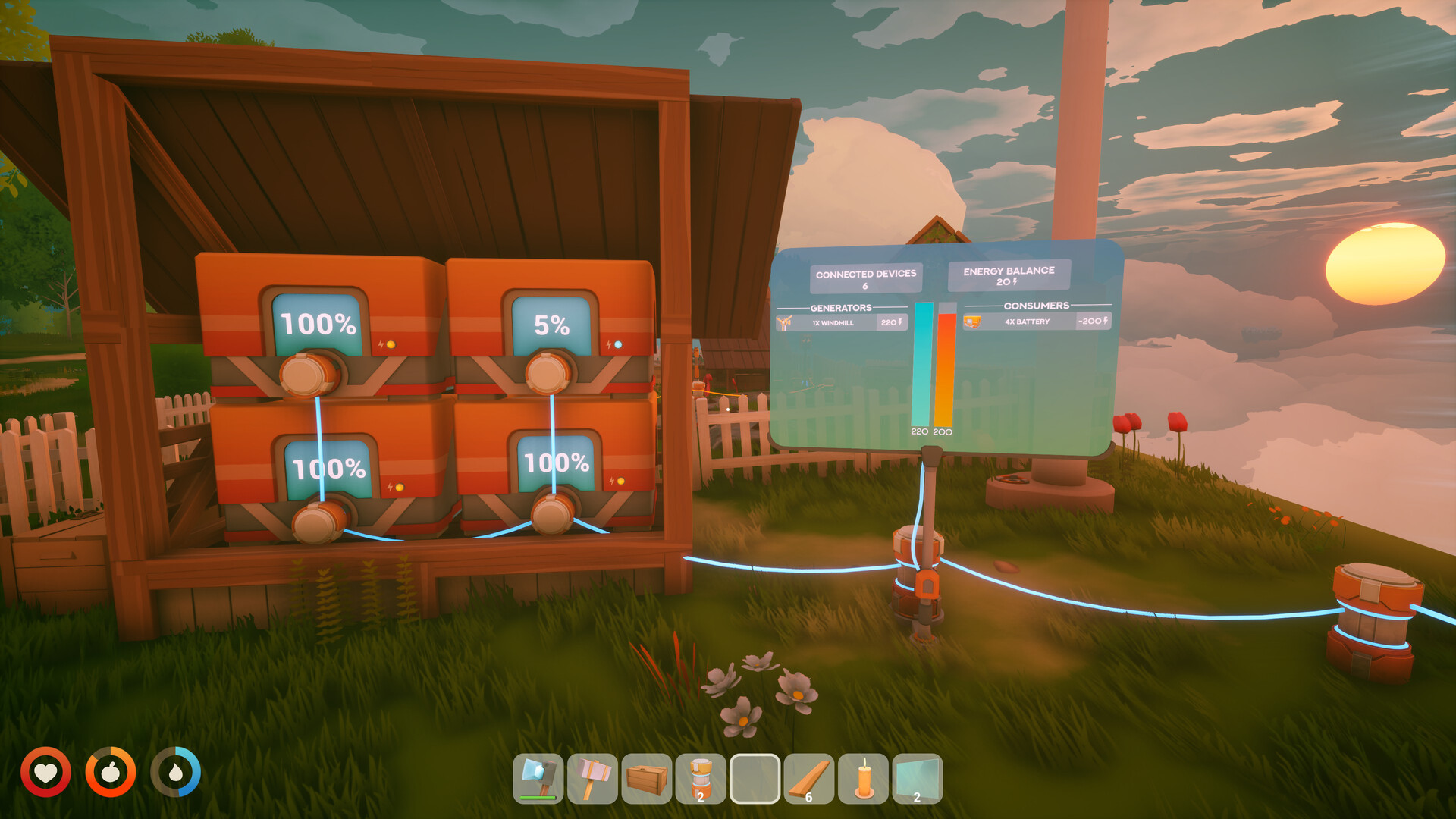Viewport: 1456px width, 819px height.
Task: Select the glass pane stack of two
Action: pos(916,777)
